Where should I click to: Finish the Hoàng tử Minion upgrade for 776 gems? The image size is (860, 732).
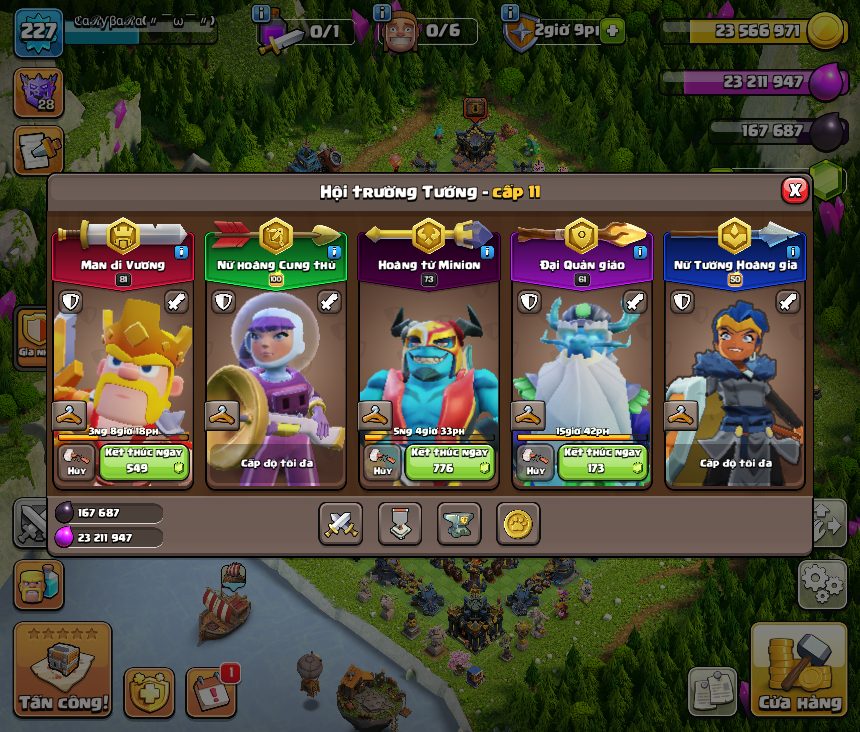click(450, 462)
